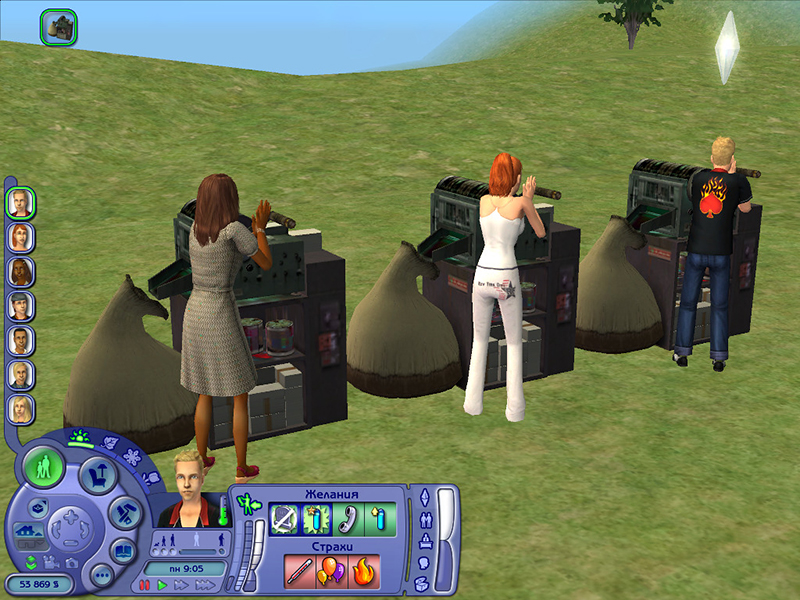Select the fire fear icon in Страхи
800x600 pixels.
(x=363, y=570)
